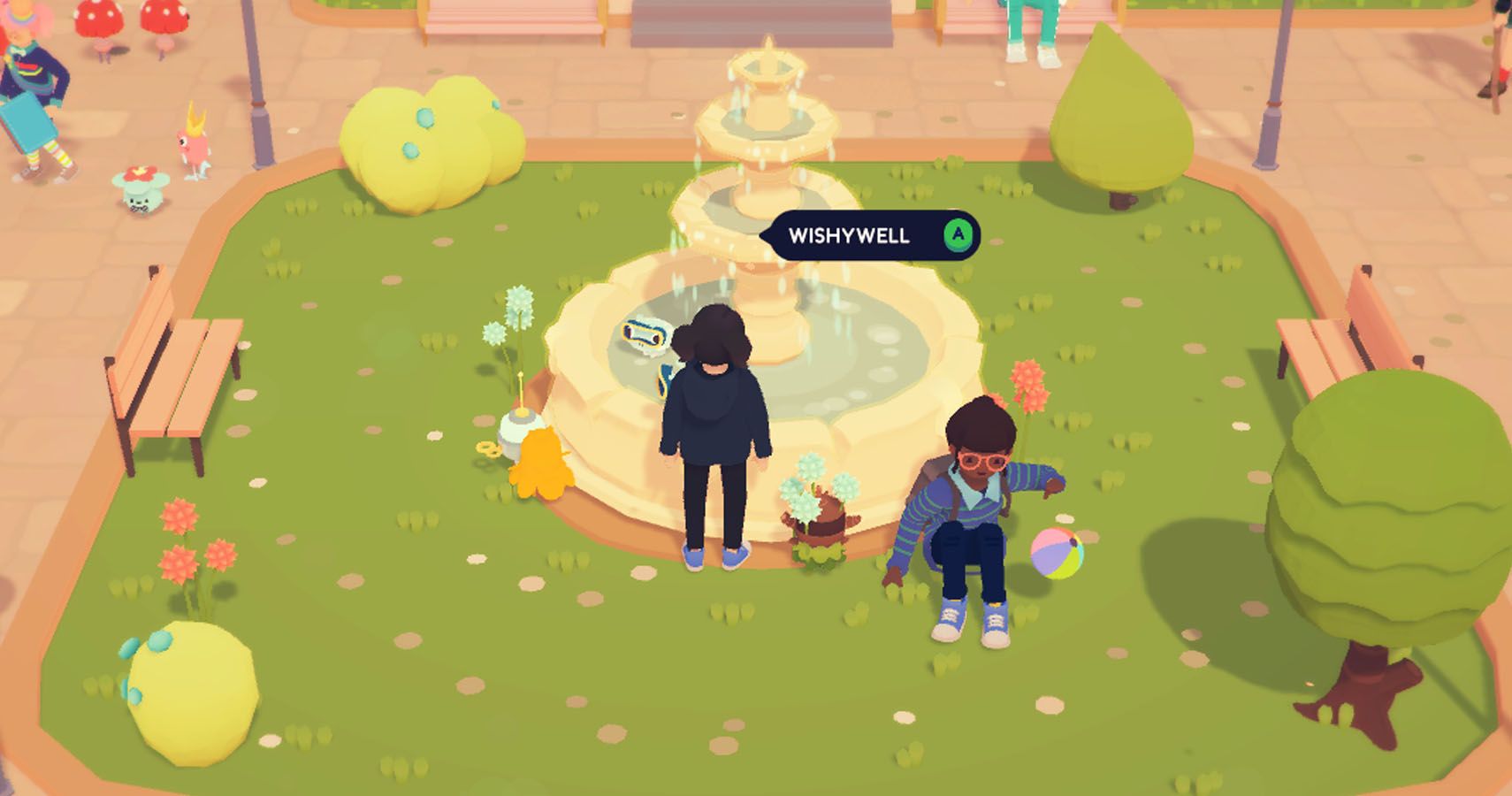Click the crowned red ooblet creature
The image size is (1512, 796).
pyautogui.click(x=196, y=142)
